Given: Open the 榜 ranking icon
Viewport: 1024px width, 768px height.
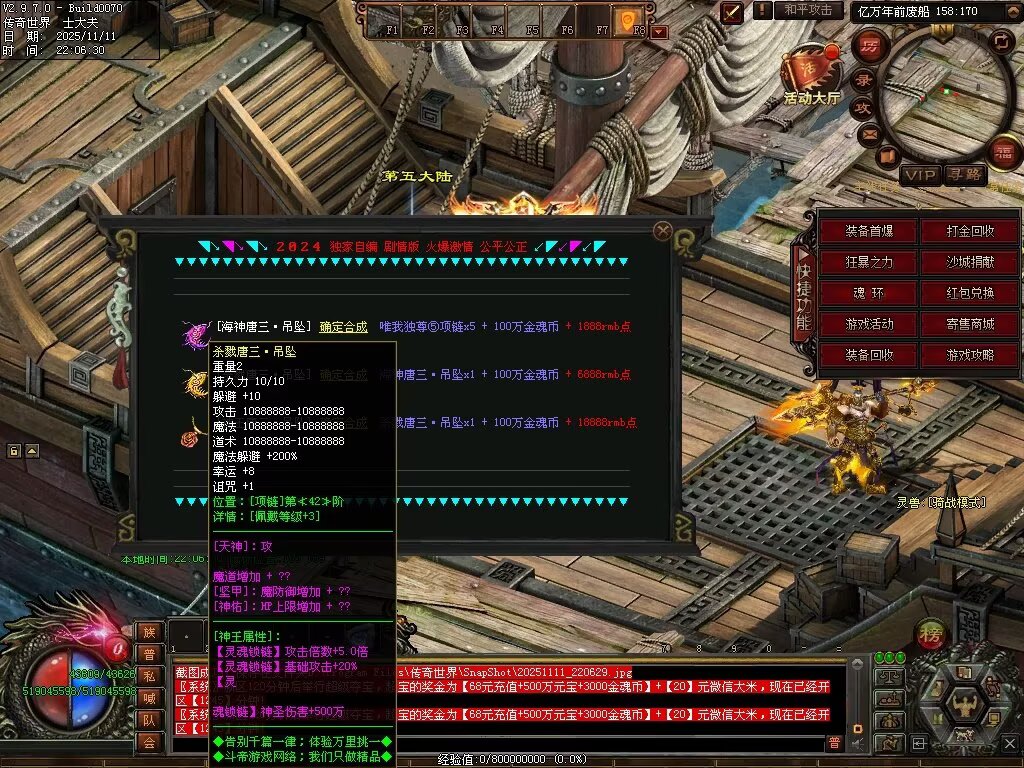Looking at the screenshot, I should pos(929,635).
